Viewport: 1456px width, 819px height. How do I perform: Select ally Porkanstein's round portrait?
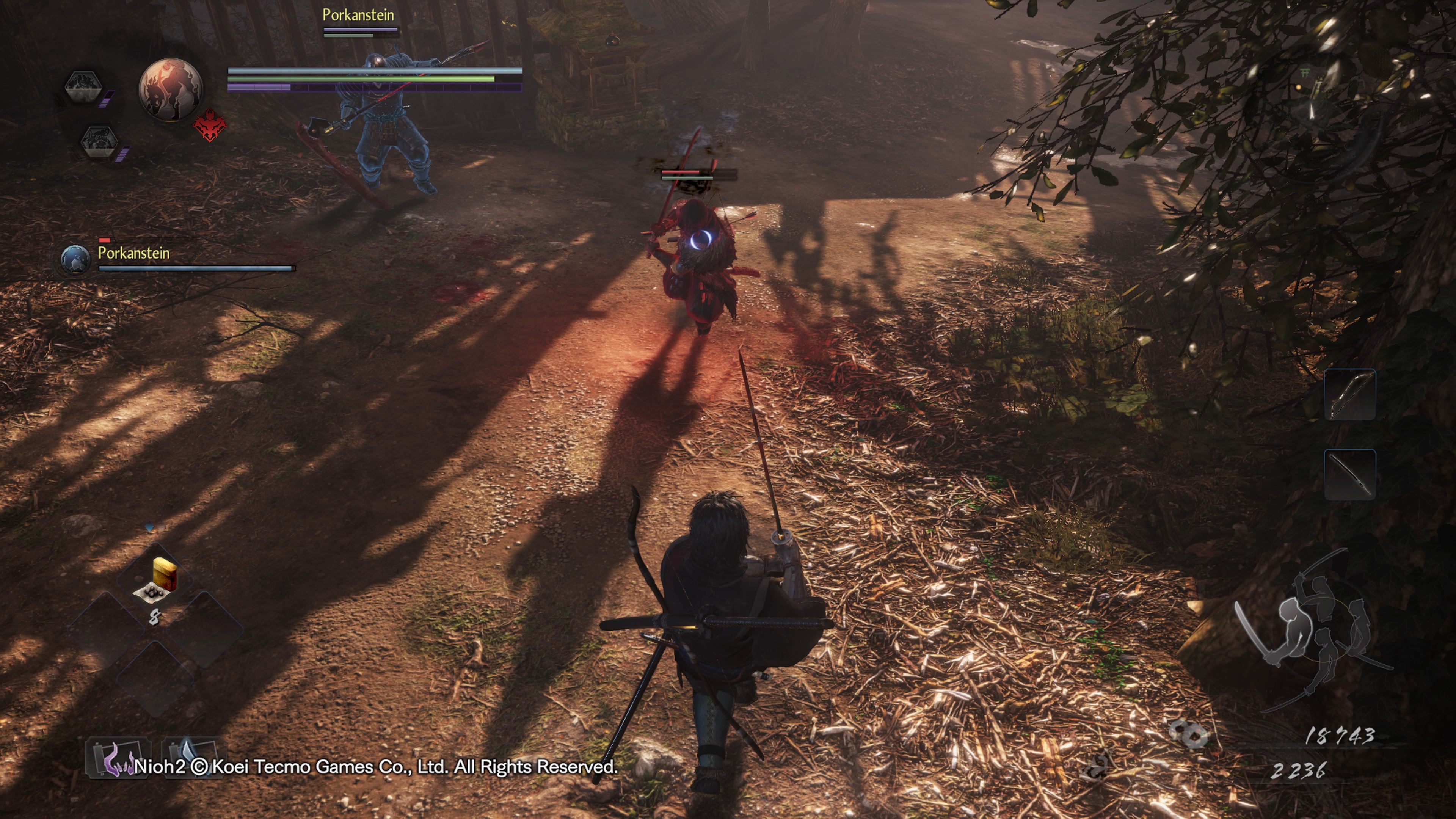click(75, 259)
